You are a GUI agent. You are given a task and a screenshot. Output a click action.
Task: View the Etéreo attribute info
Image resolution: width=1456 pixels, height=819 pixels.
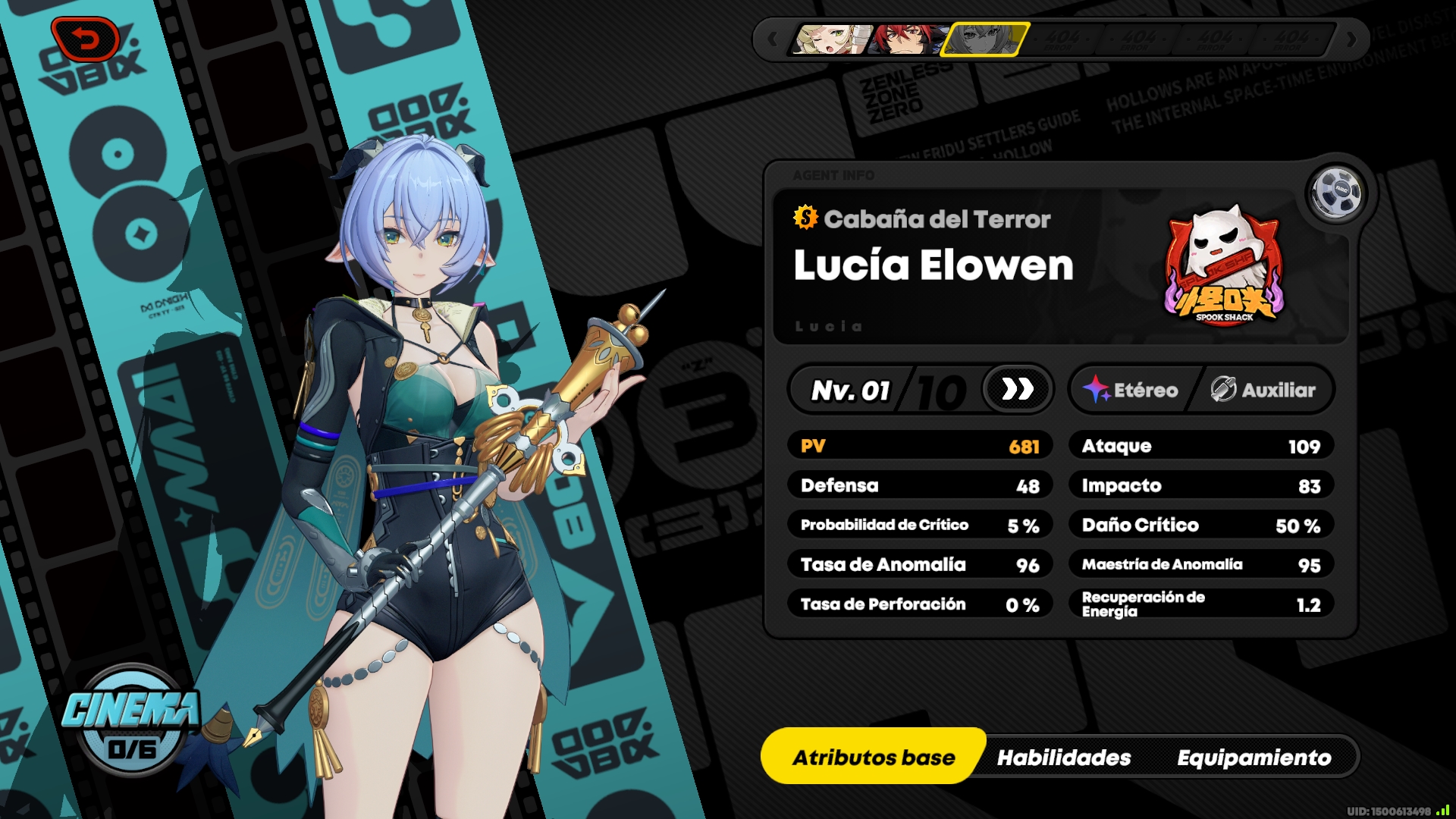point(1131,390)
